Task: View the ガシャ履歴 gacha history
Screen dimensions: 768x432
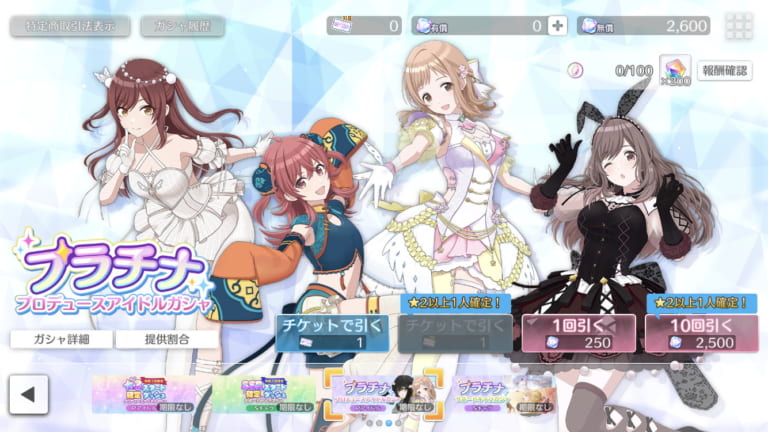Action: pyautogui.click(x=181, y=26)
